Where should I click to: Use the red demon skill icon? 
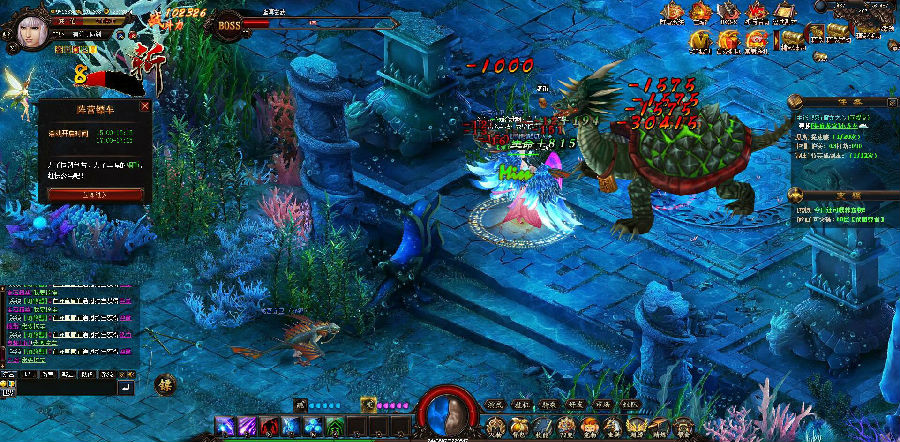268,427
